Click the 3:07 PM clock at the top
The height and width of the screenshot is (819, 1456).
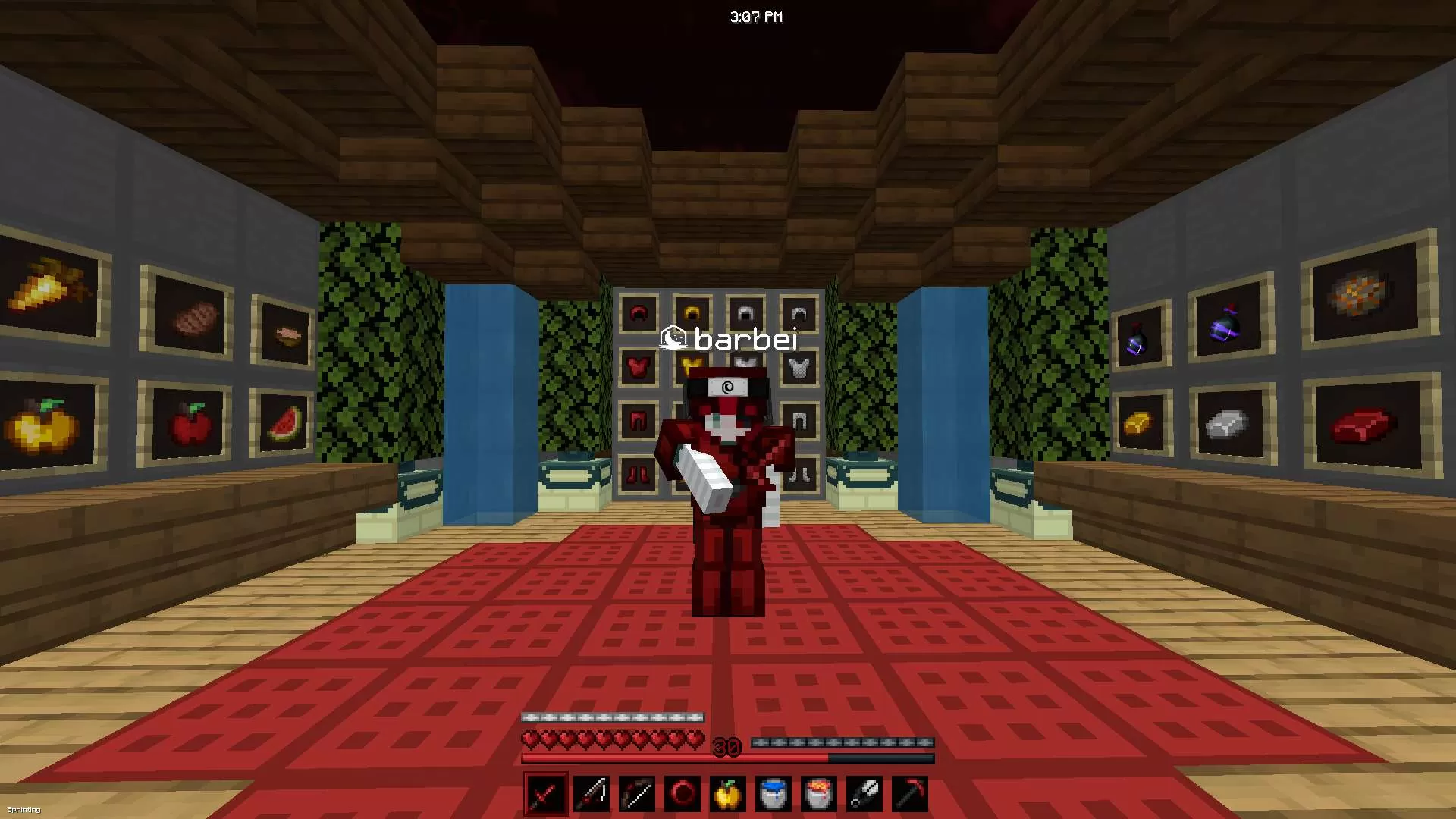(x=756, y=16)
